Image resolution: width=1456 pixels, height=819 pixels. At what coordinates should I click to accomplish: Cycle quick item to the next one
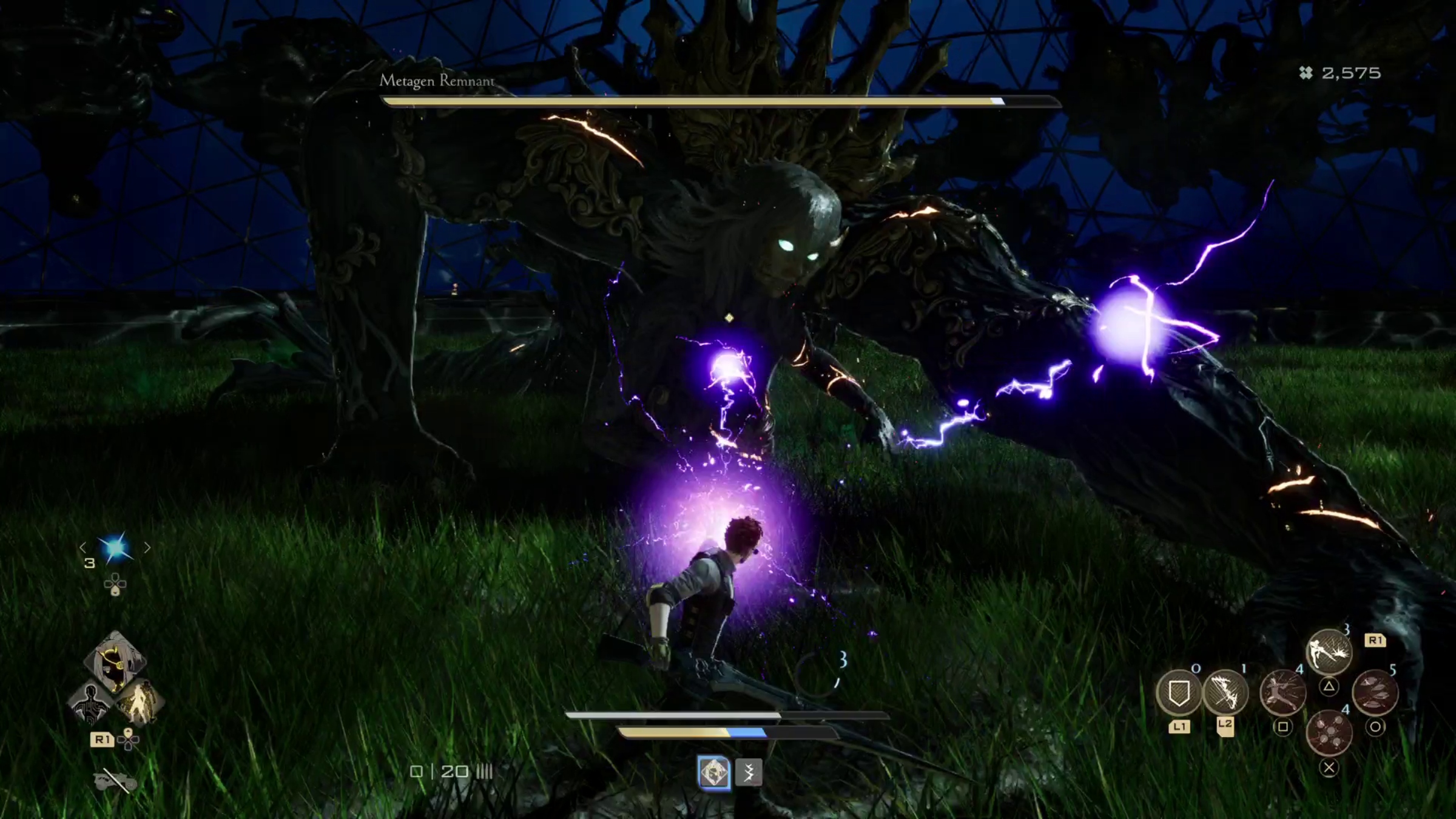(147, 548)
